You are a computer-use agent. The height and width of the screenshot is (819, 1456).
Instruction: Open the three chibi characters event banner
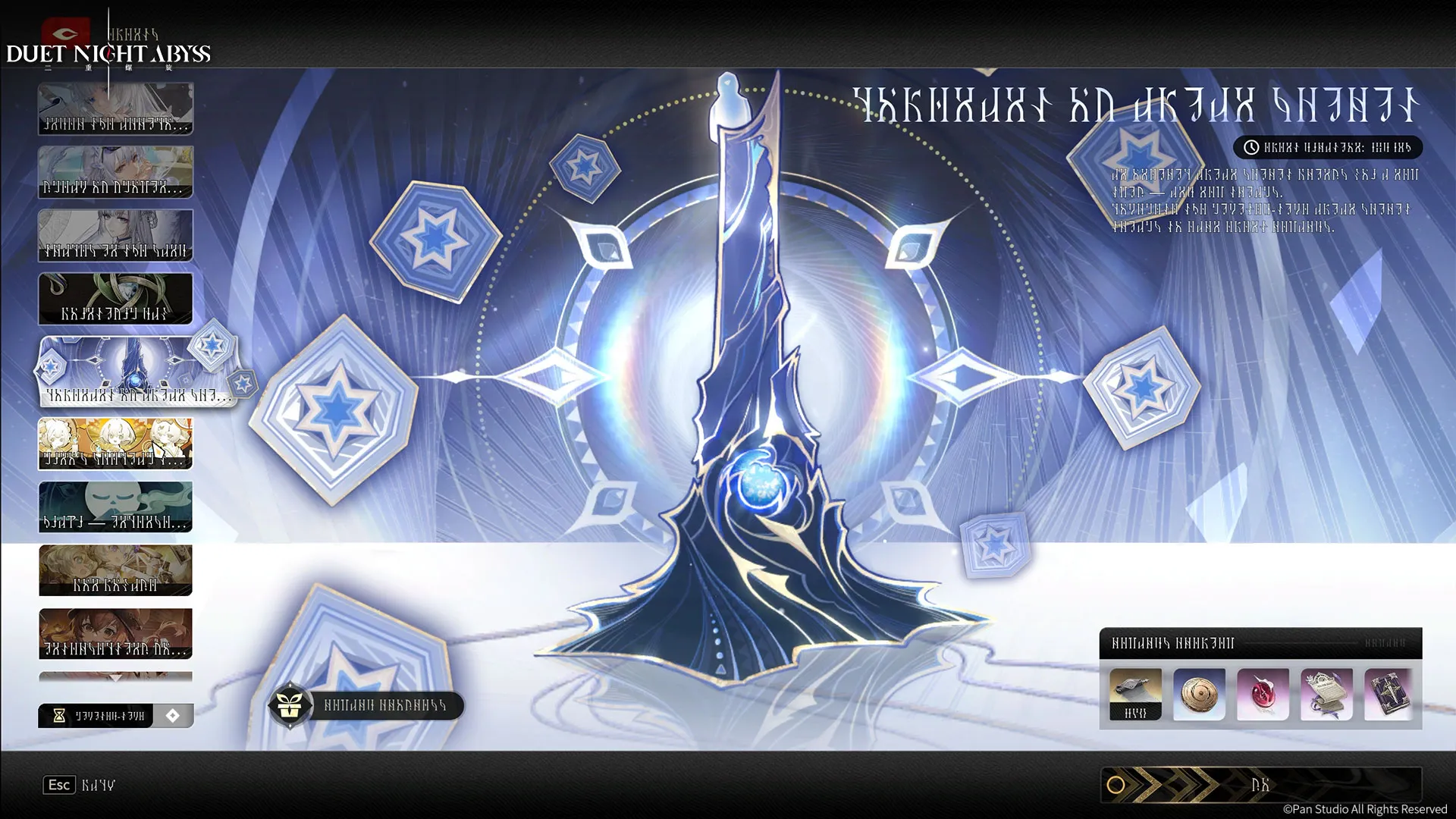(x=115, y=444)
